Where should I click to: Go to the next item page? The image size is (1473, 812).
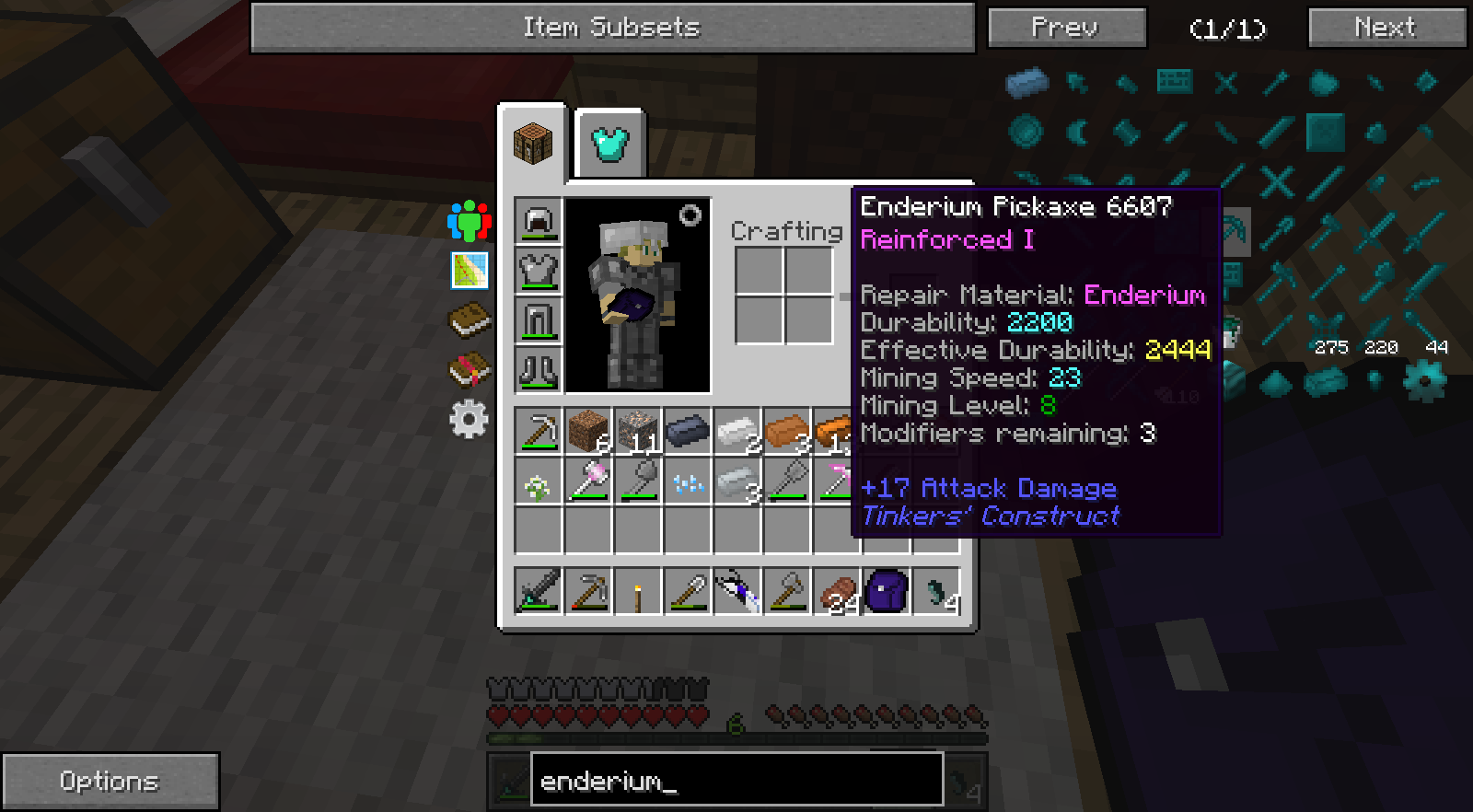(1386, 28)
